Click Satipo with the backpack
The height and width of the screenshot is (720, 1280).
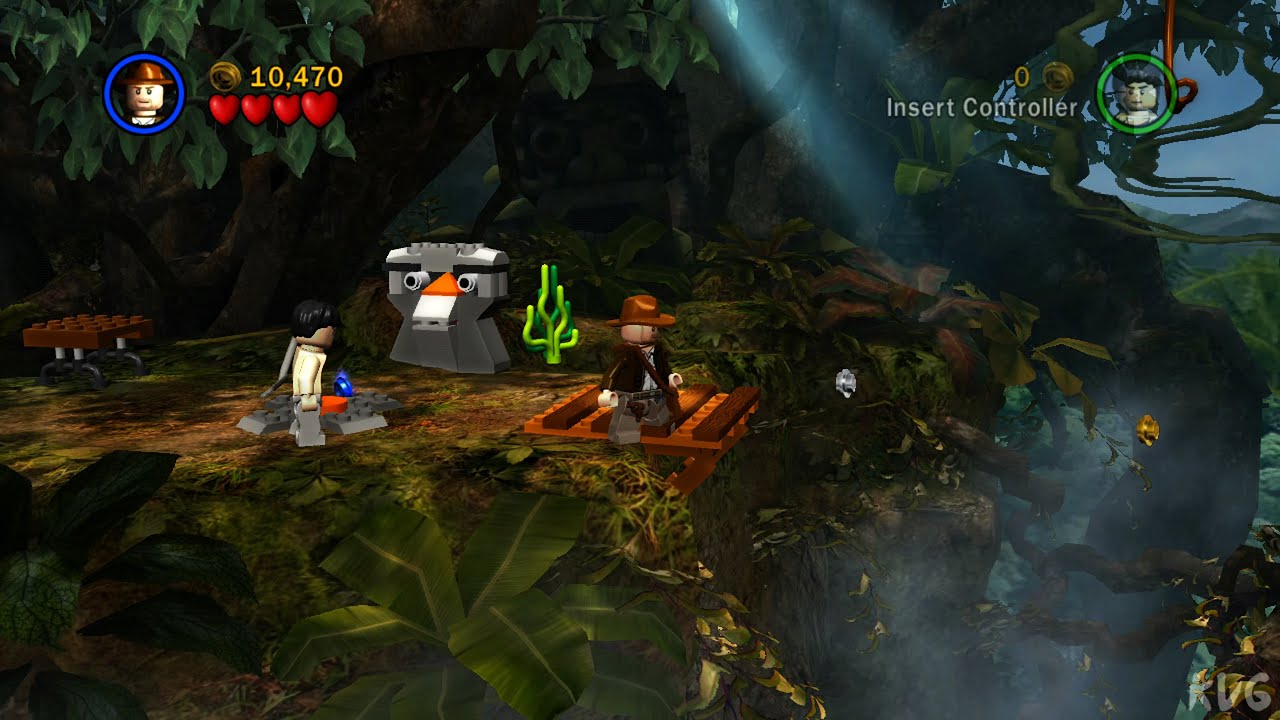pyautogui.click(x=312, y=360)
